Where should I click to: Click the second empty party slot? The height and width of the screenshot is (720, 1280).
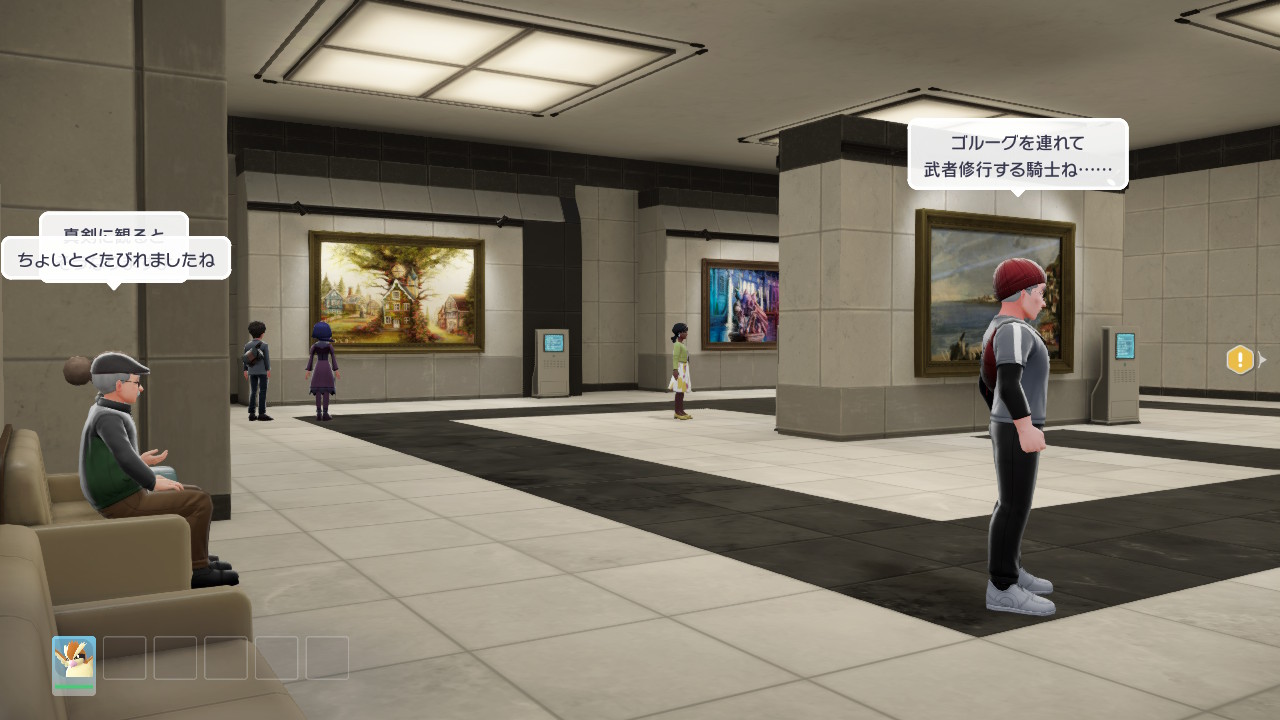click(175, 658)
